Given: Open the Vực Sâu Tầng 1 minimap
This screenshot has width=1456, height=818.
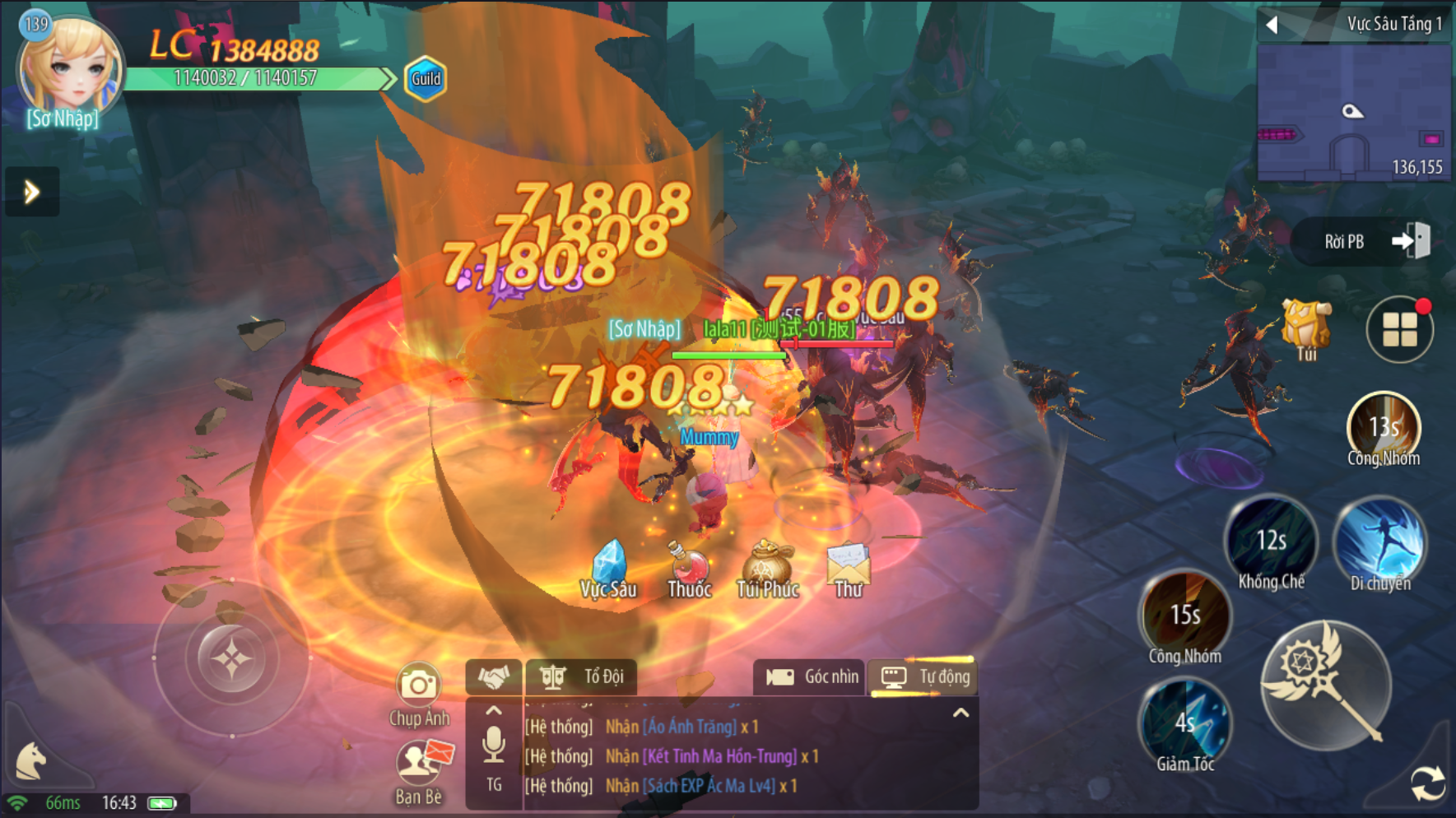Looking at the screenshot, I should tap(1353, 112).
